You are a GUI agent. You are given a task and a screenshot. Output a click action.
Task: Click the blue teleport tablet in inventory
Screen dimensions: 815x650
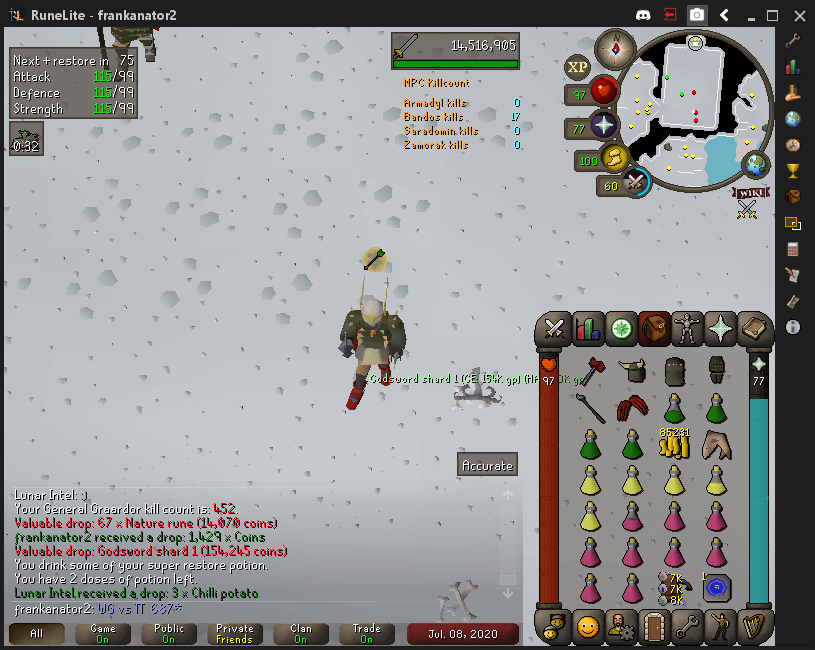tap(716, 588)
